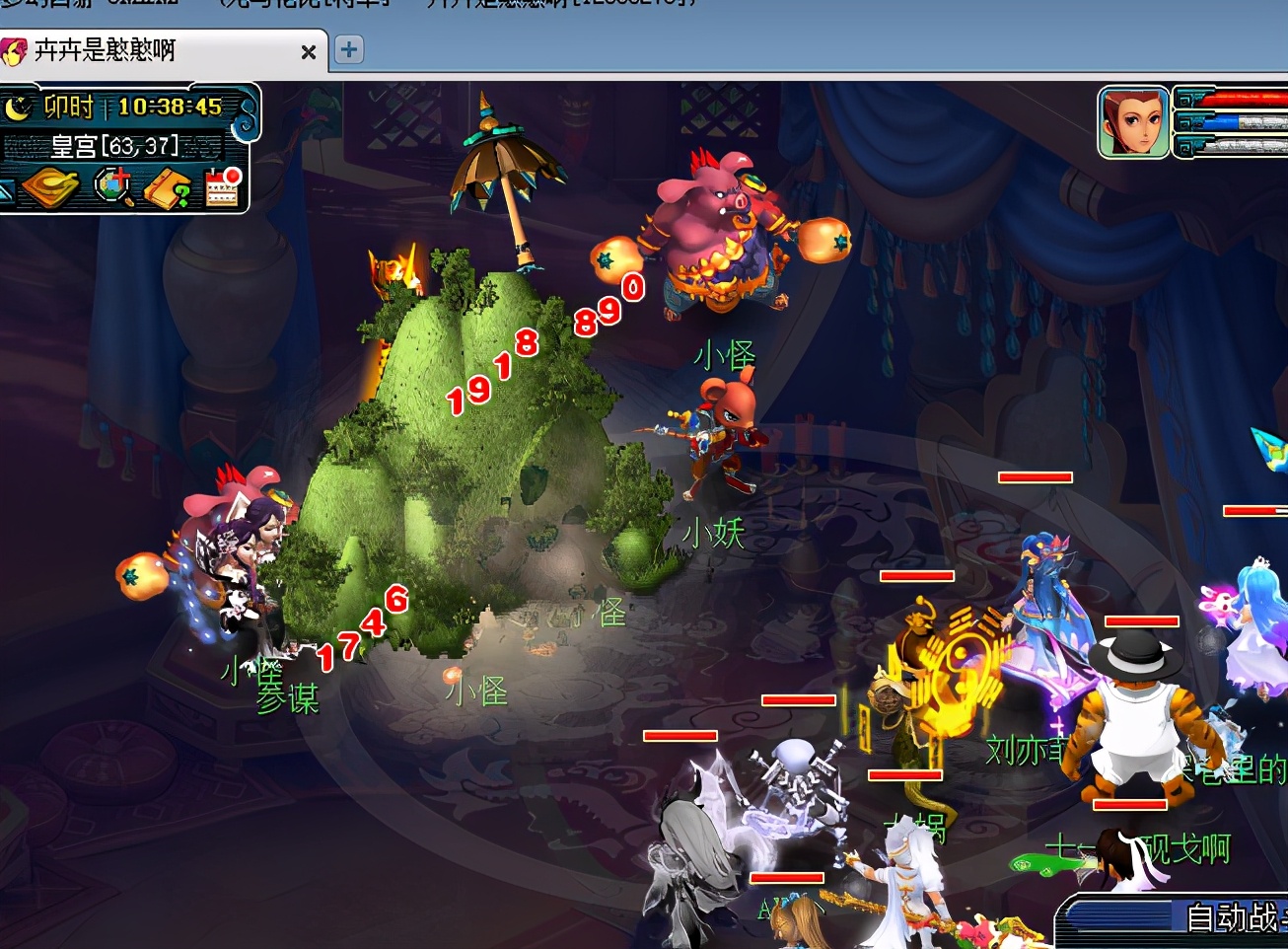Close the 卉卉是憨憨啊 window tab
The width and height of the screenshot is (1288, 949).
[309, 52]
